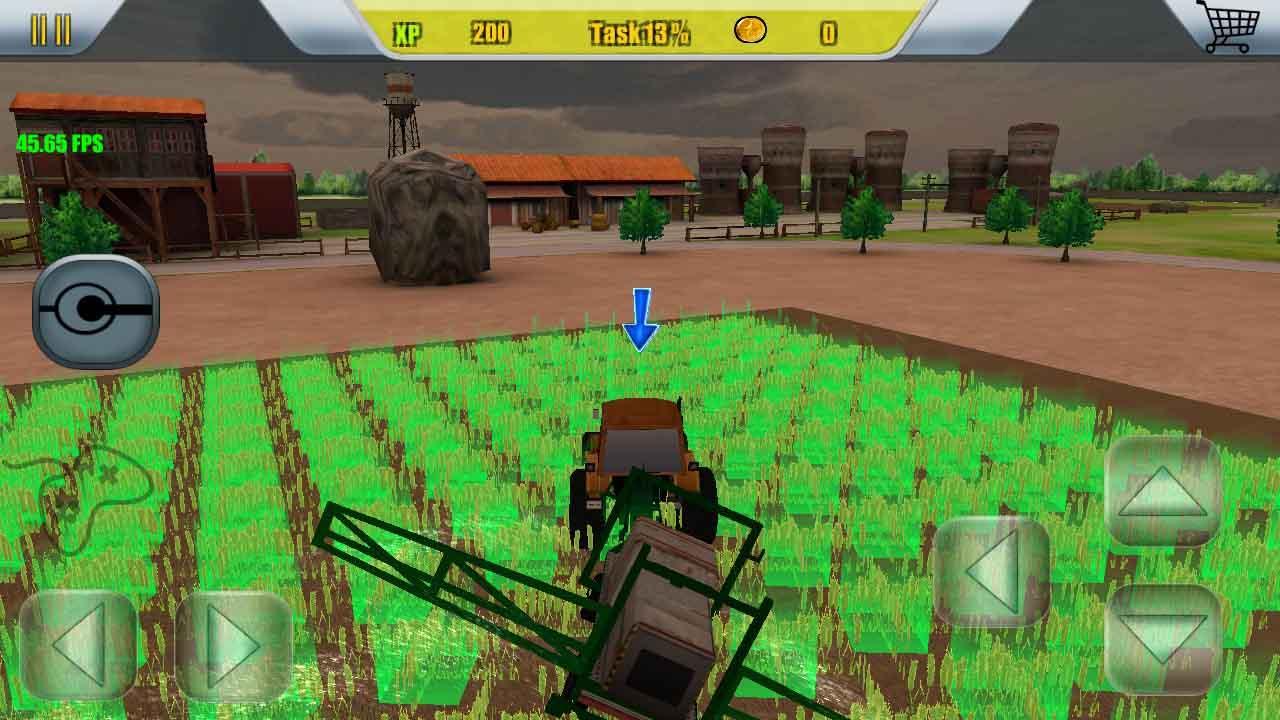Open the shop using the cart icon

(x=1232, y=28)
